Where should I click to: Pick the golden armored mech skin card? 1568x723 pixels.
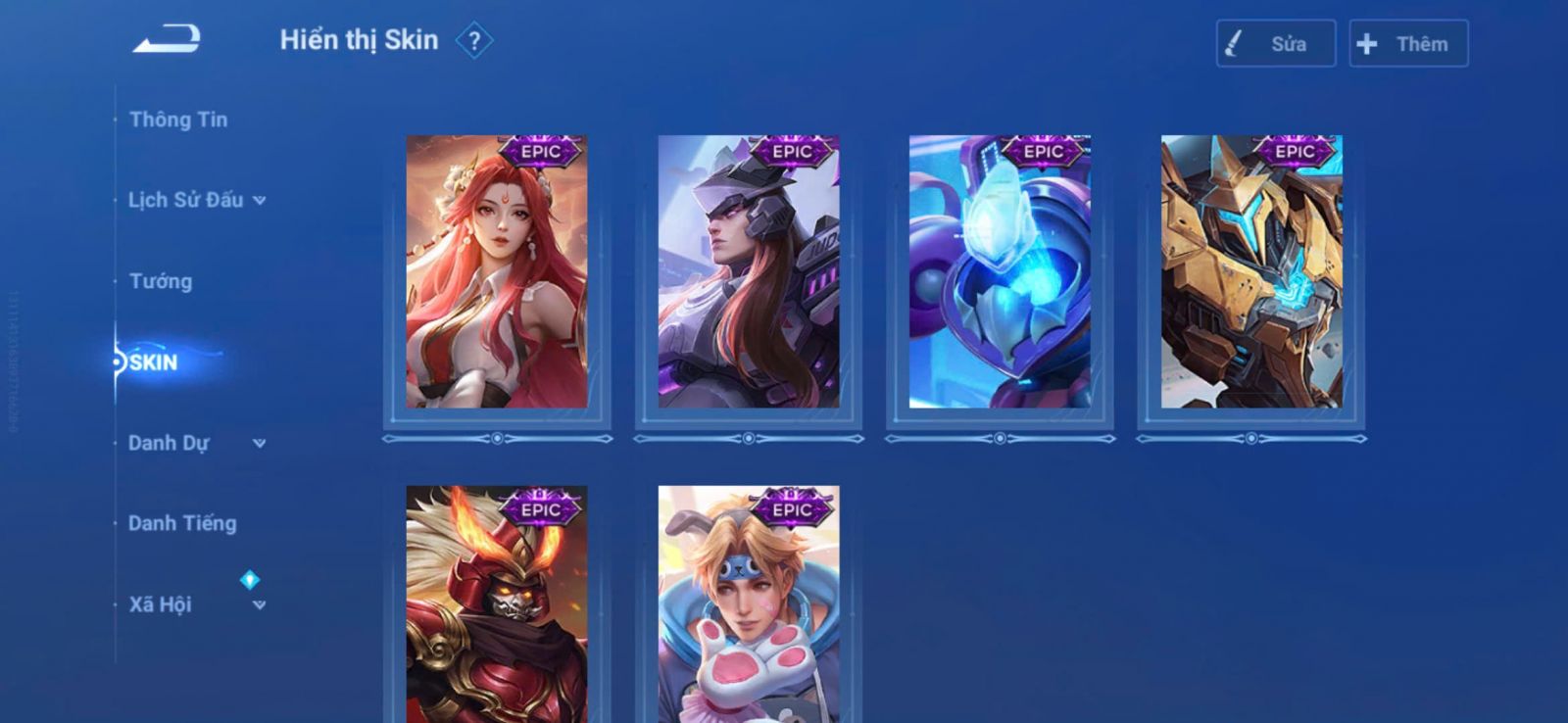[1251, 272]
